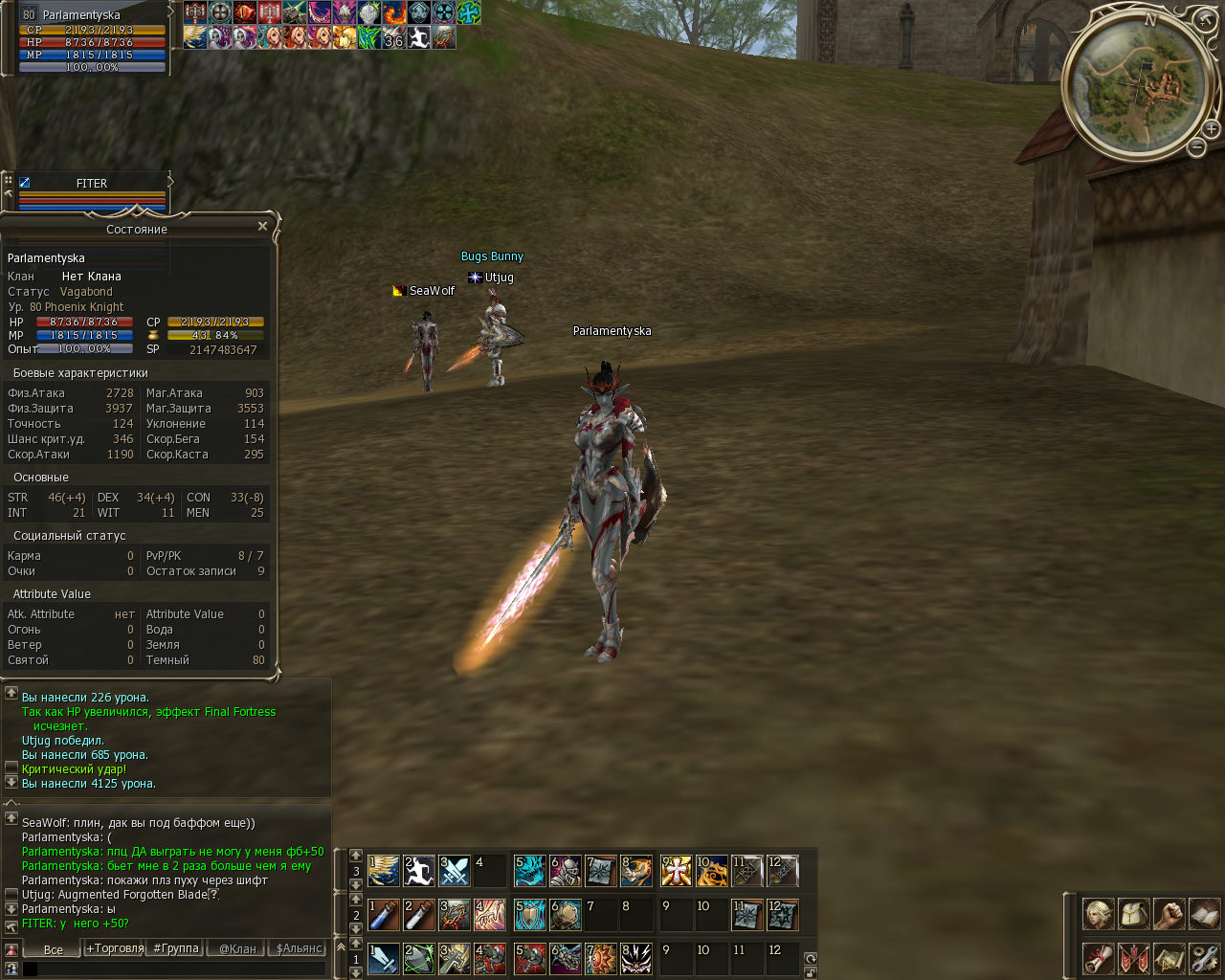Open system settings wrench icon
Image resolution: width=1225 pixels, height=980 pixels.
pyautogui.click(x=1204, y=958)
